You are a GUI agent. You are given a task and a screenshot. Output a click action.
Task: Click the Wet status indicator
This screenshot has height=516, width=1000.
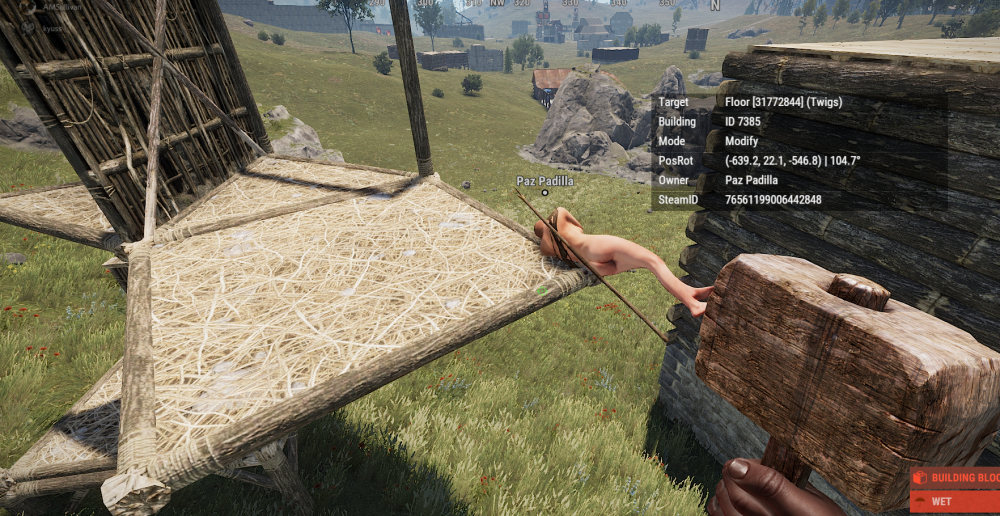coord(955,500)
